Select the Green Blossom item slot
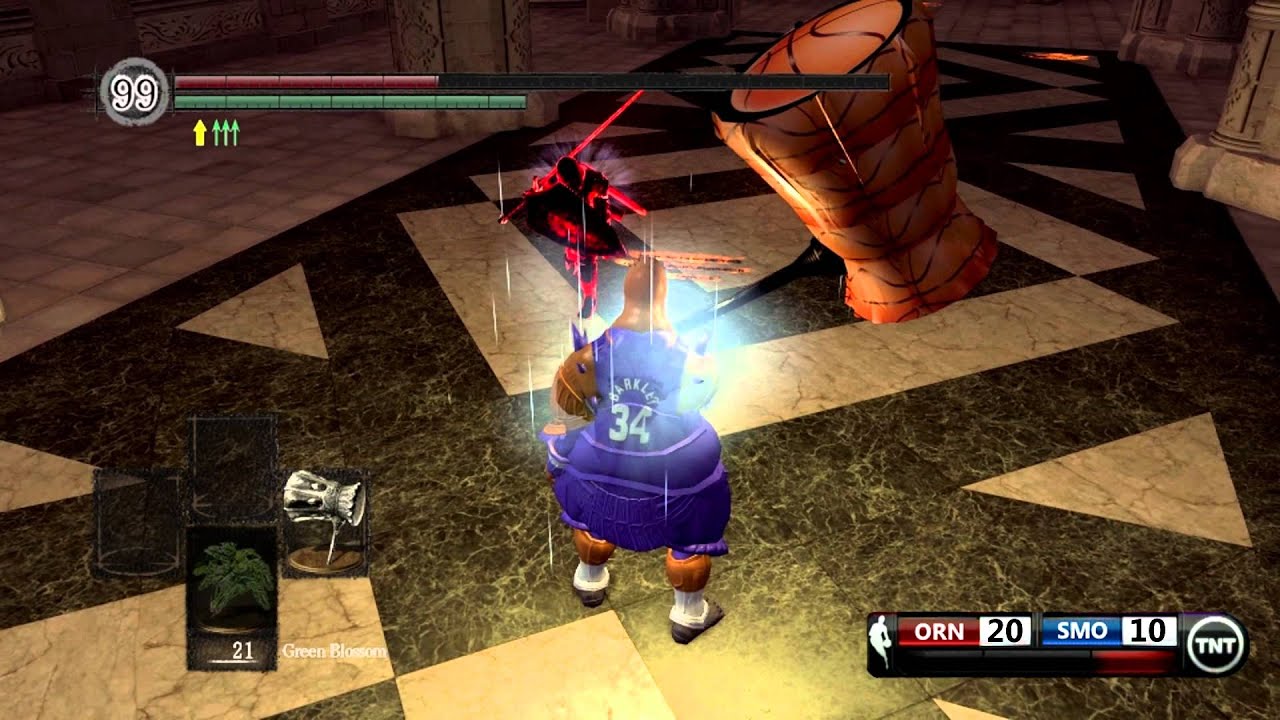Image resolution: width=1280 pixels, height=720 pixels. (x=232, y=592)
